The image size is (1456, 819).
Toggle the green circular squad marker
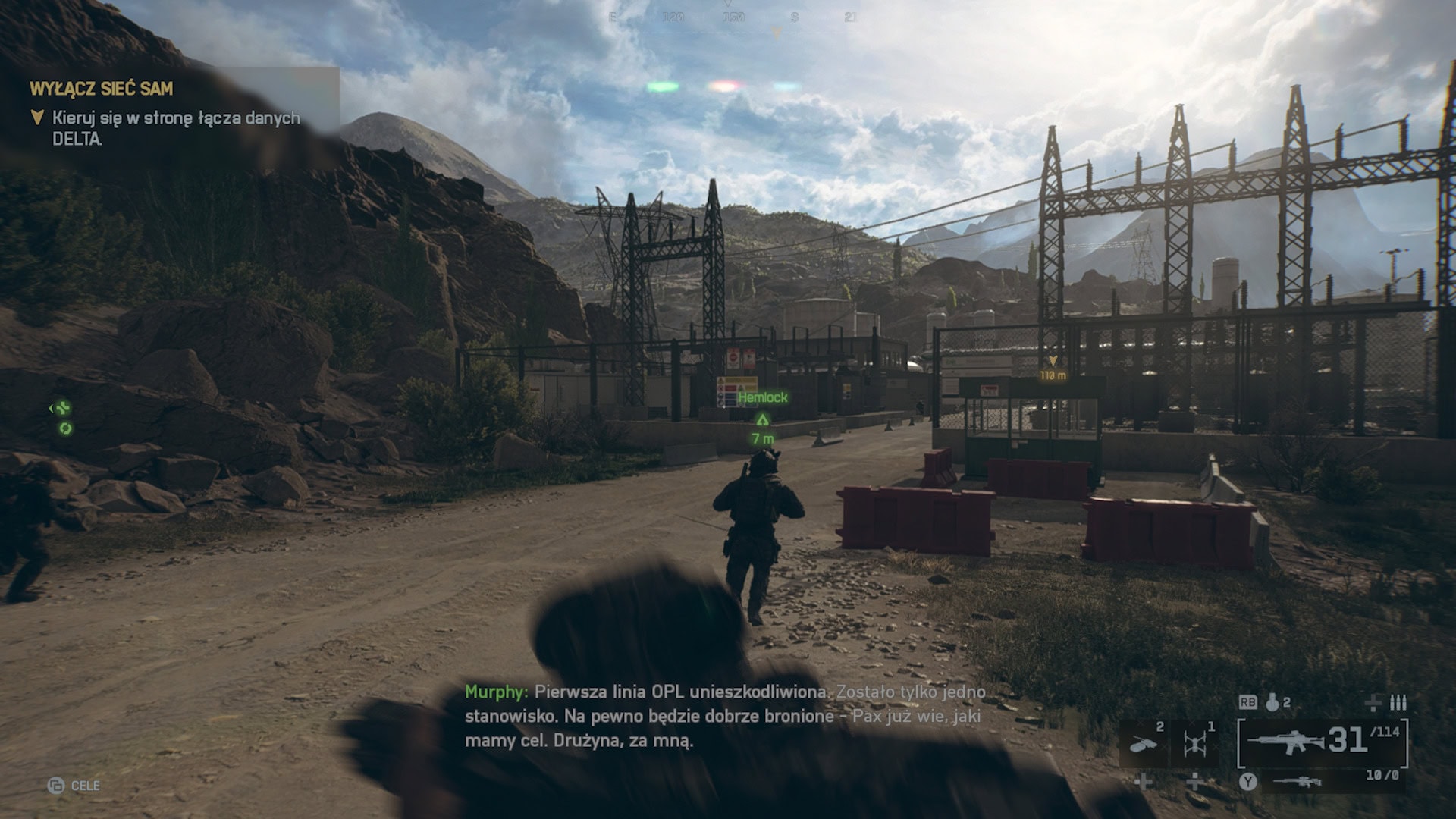click(65, 428)
